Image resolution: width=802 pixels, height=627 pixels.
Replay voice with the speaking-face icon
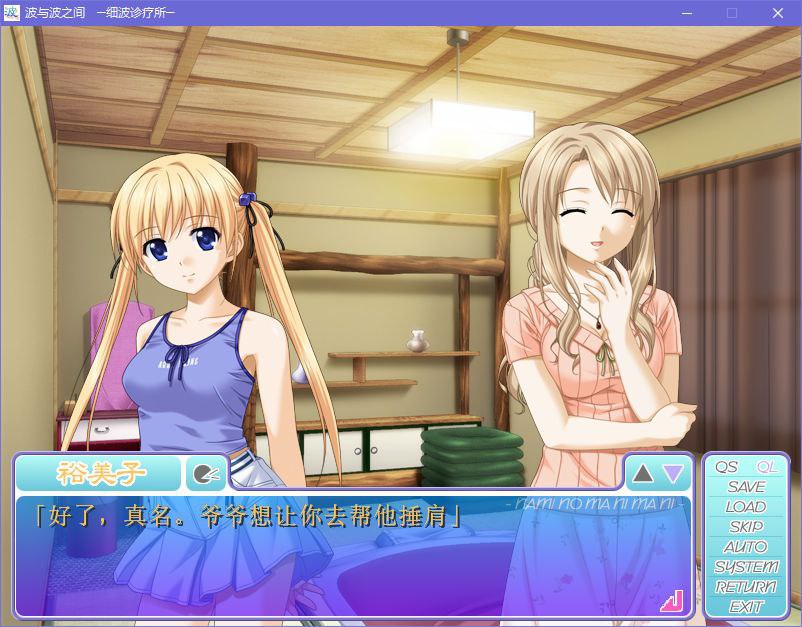[205, 474]
